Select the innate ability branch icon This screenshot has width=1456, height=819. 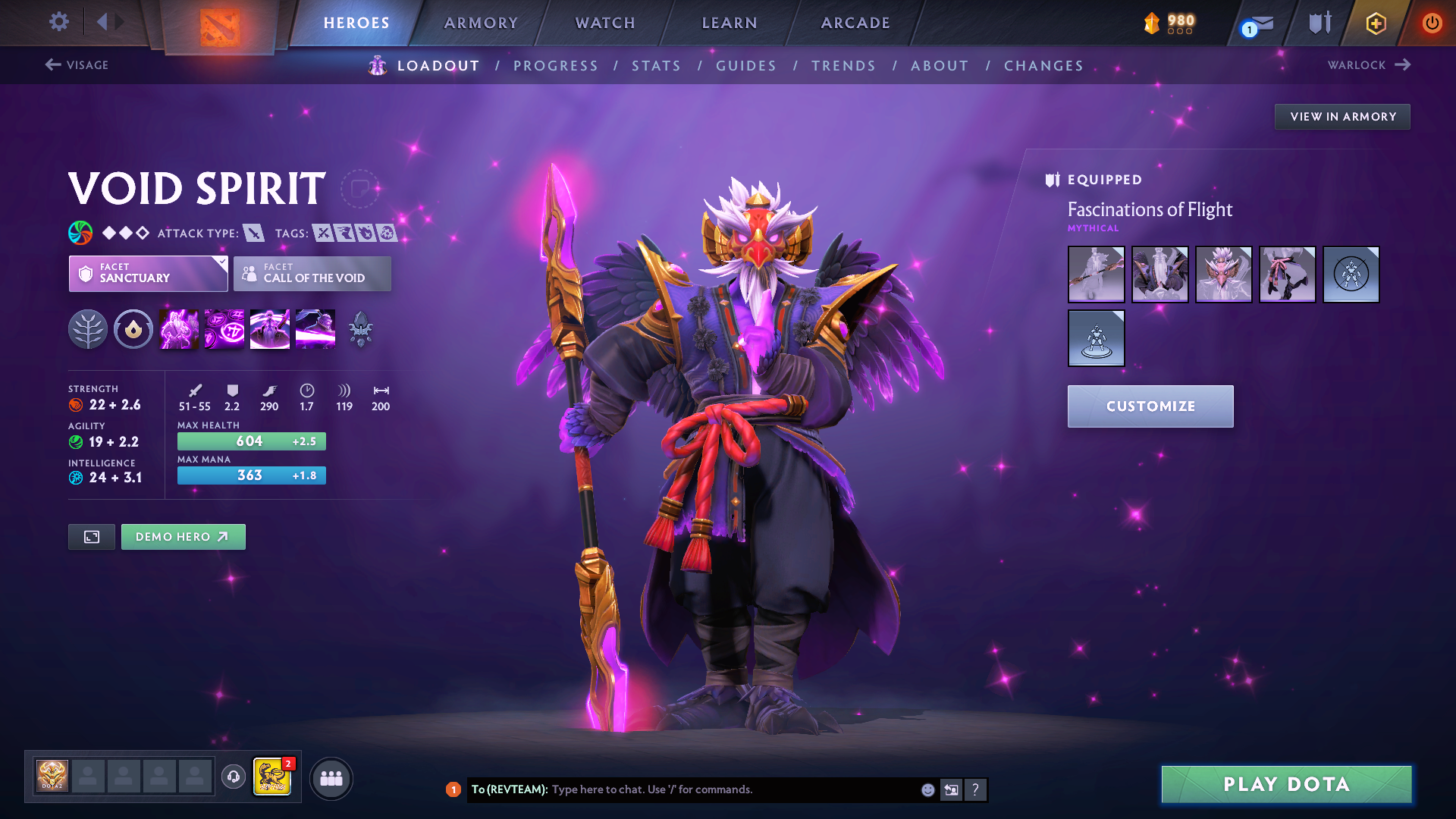tap(88, 329)
